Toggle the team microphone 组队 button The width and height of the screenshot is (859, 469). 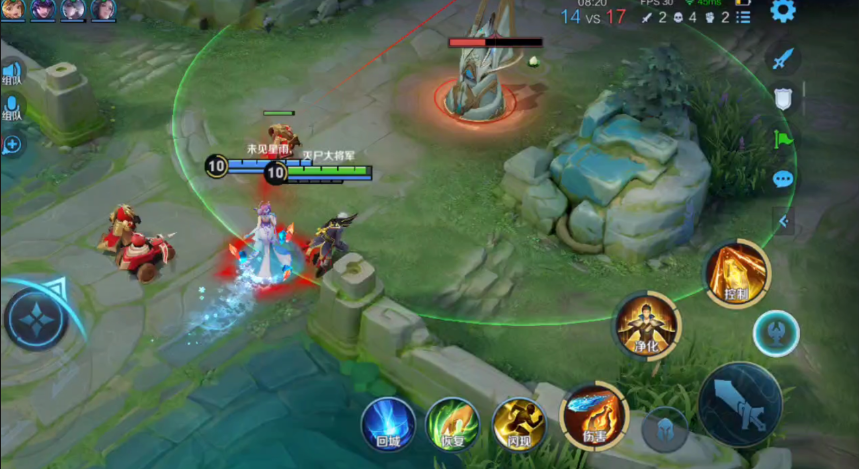point(11,107)
